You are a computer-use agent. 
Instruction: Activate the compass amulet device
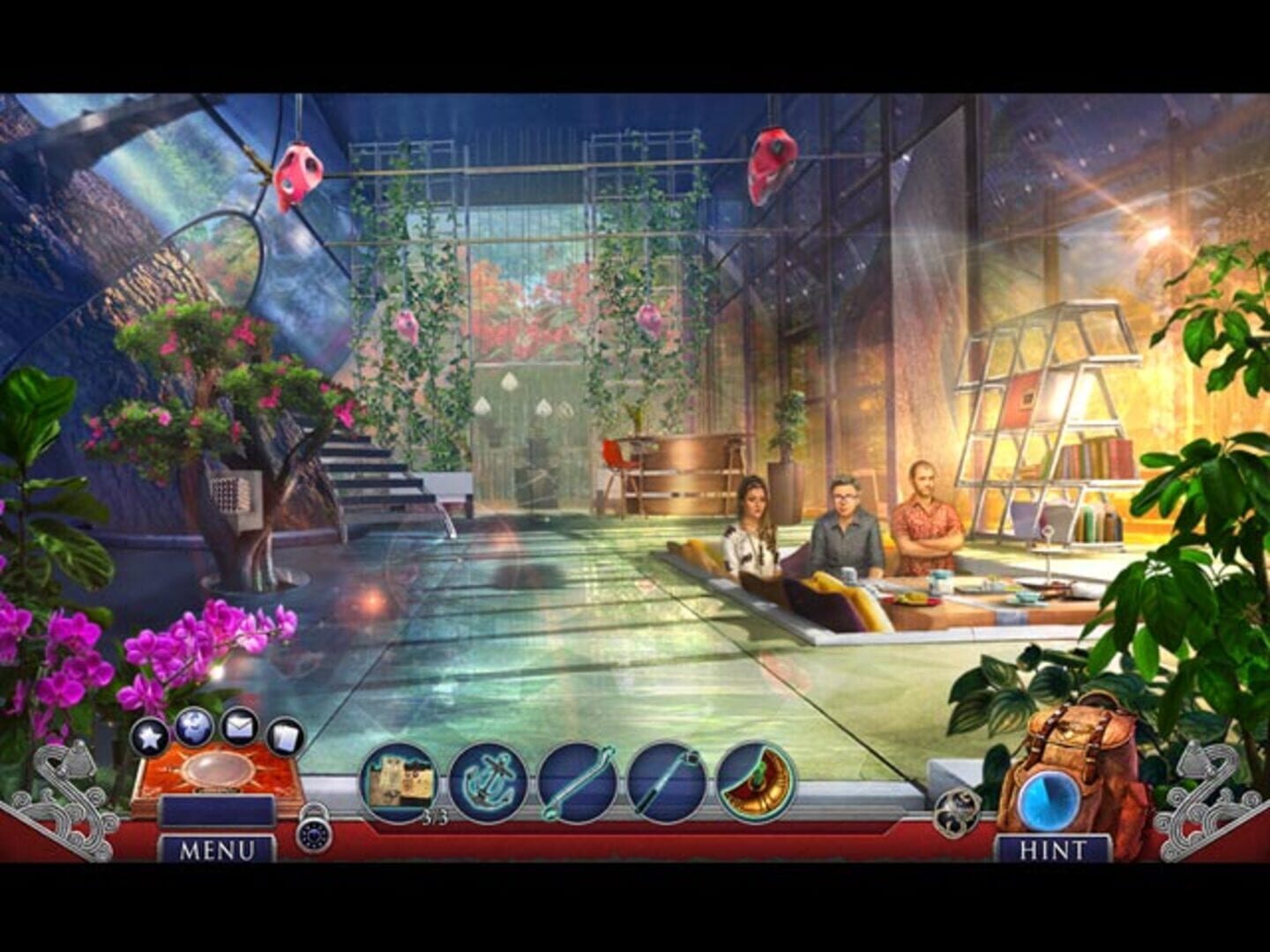218,770
